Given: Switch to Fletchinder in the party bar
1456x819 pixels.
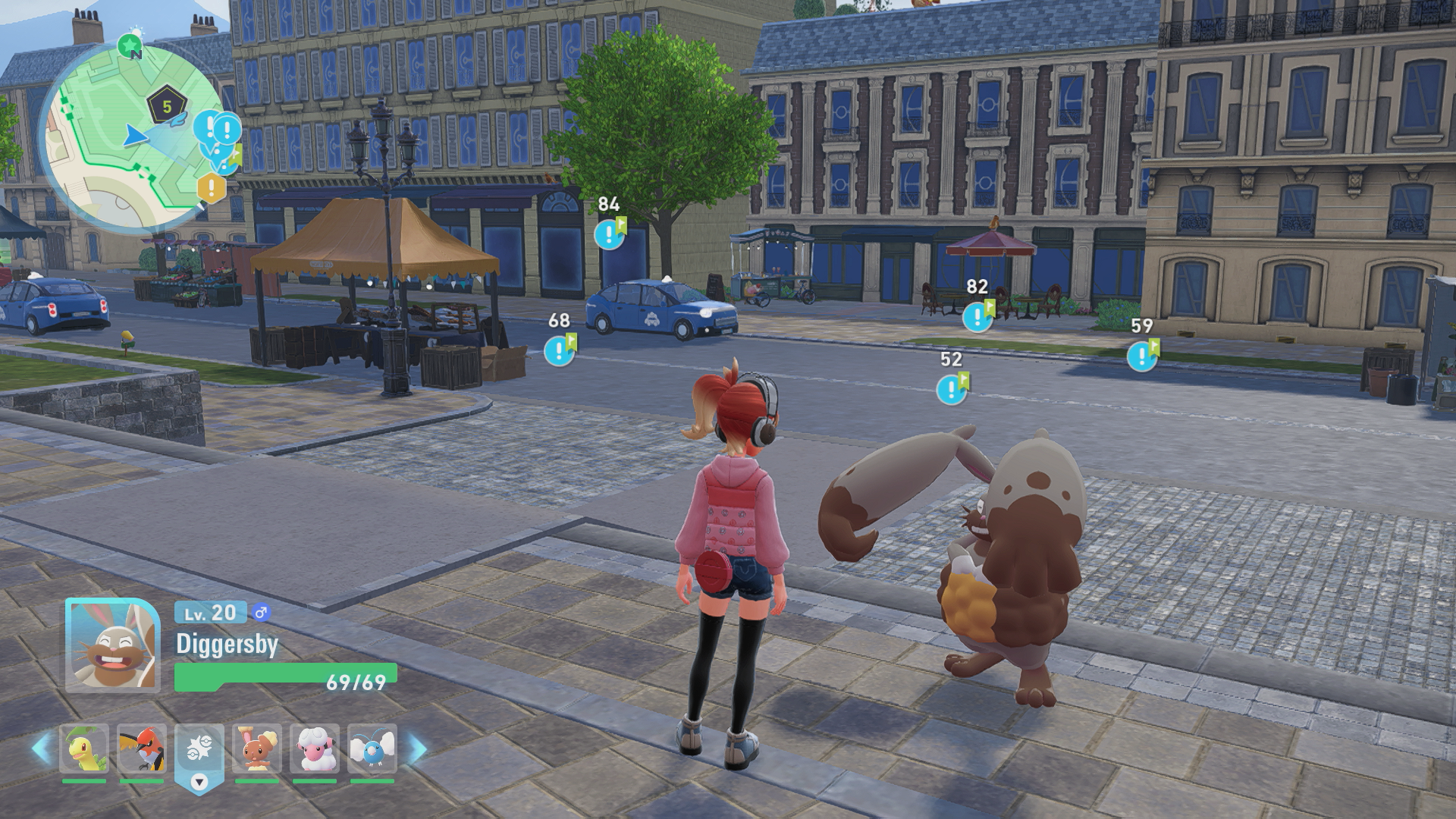Looking at the screenshot, I should 142,749.
